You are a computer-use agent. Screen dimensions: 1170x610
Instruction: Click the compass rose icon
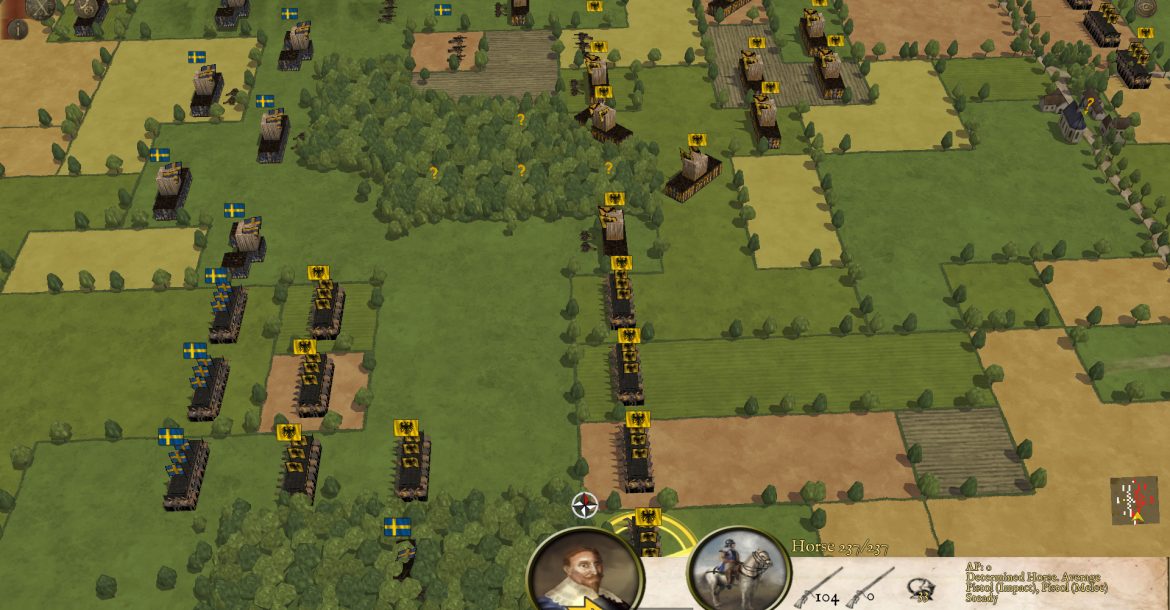[x=585, y=505]
